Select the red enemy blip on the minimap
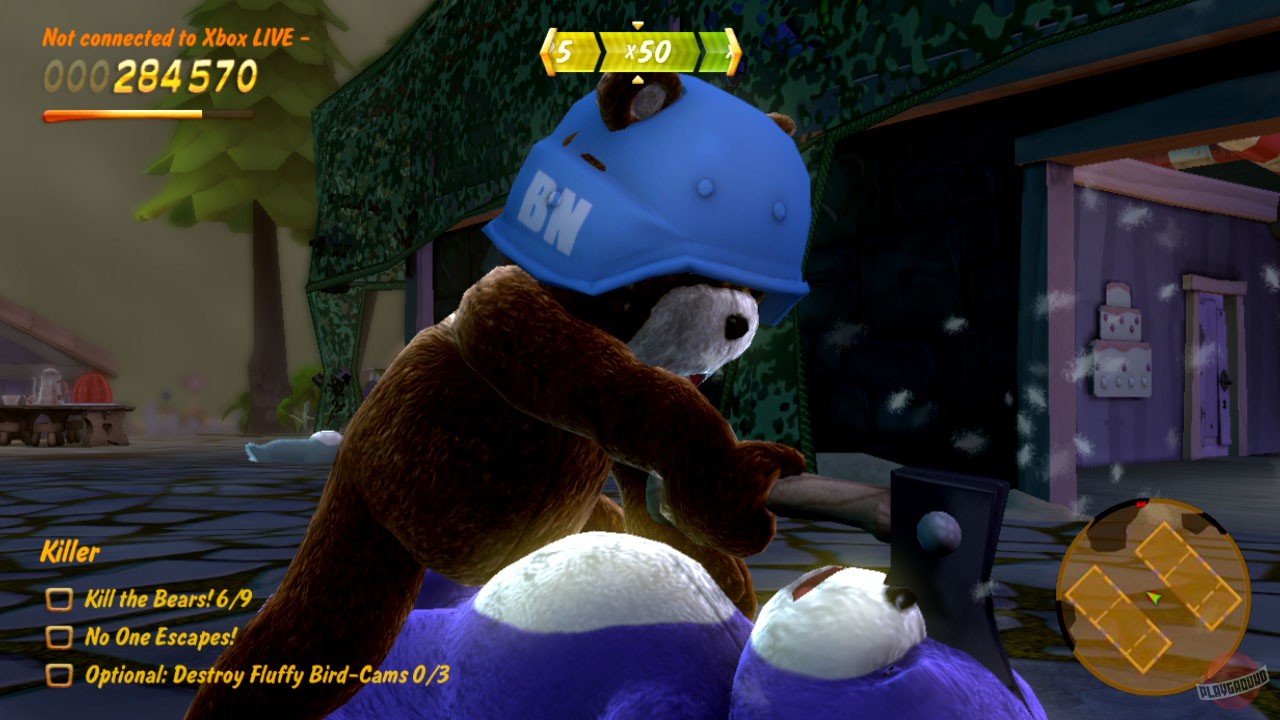This screenshot has width=1280, height=720. click(x=1140, y=504)
